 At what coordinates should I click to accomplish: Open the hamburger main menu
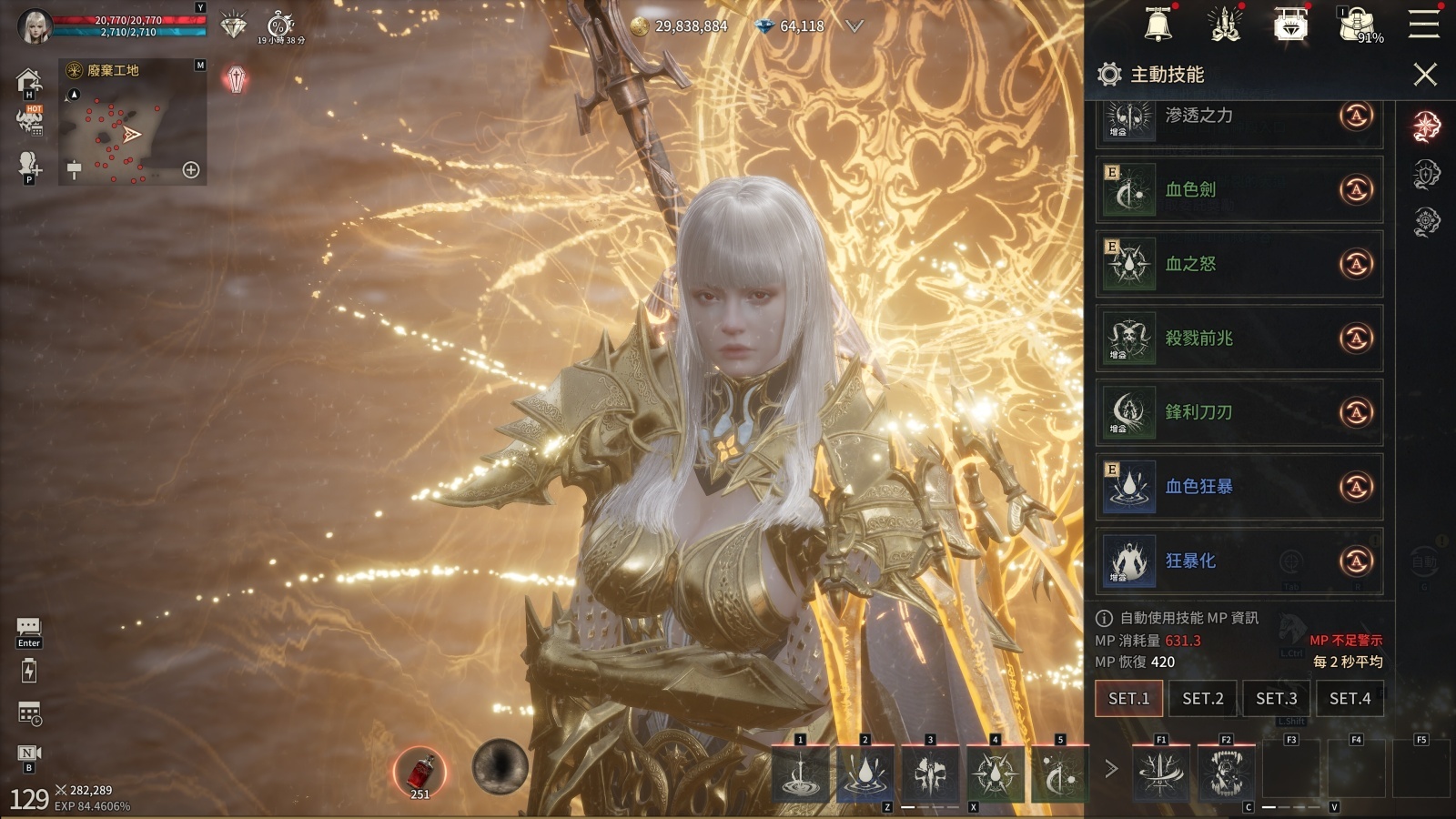[x=1424, y=25]
